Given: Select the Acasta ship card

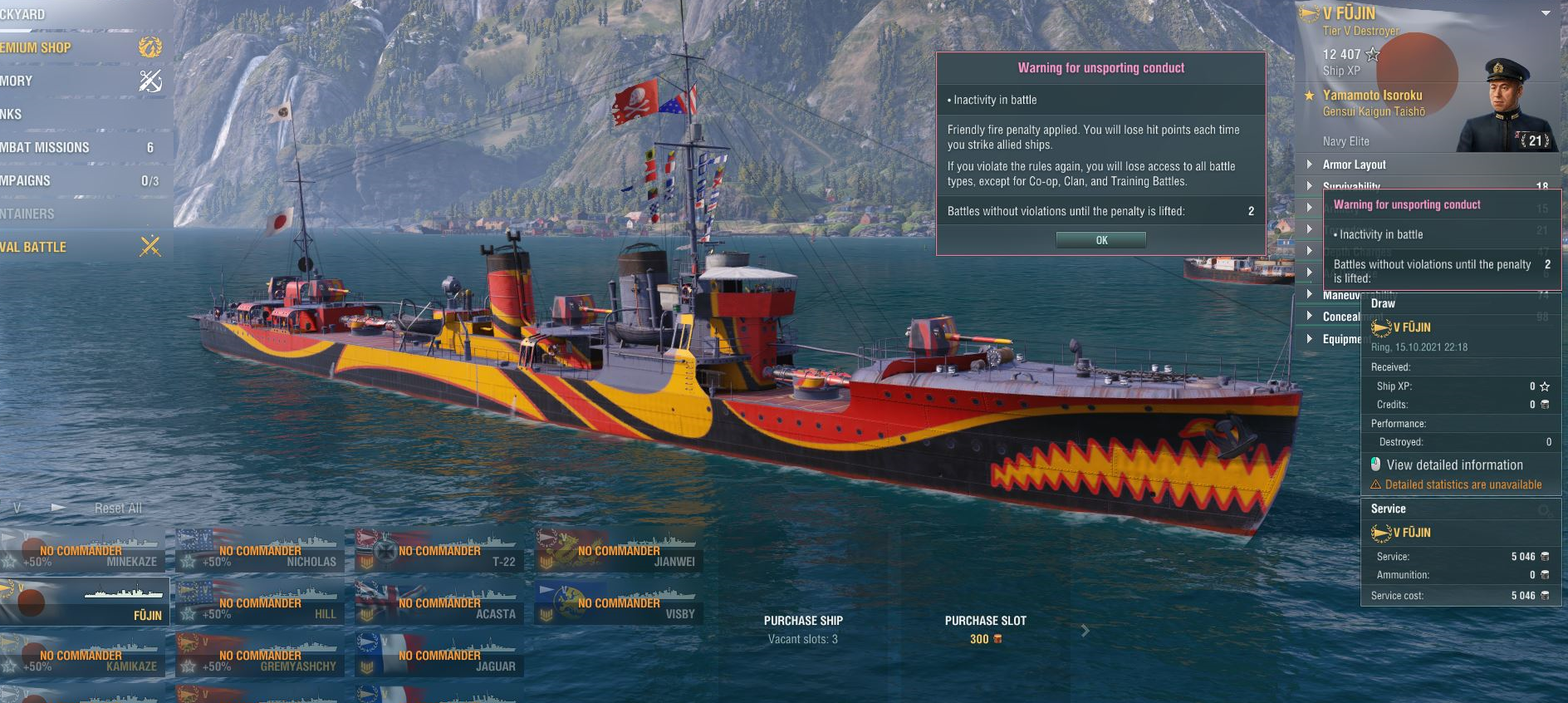Looking at the screenshot, I should coord(439,604).
